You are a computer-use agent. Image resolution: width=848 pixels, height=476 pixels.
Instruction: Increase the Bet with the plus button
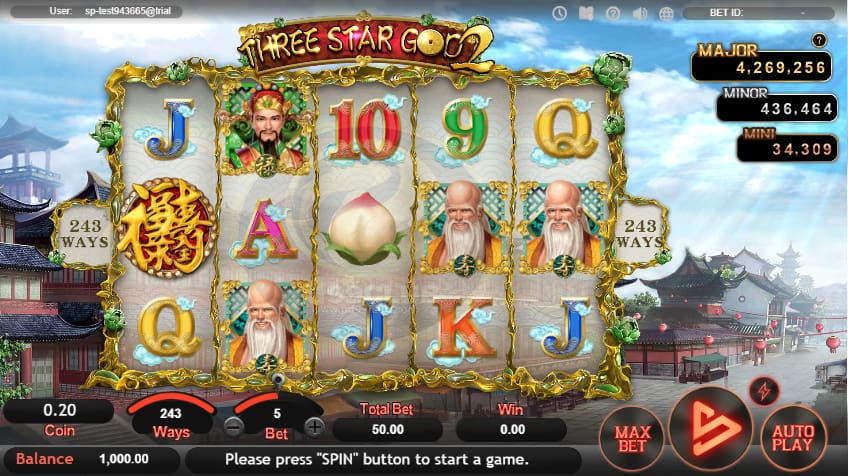coord(314,426)
